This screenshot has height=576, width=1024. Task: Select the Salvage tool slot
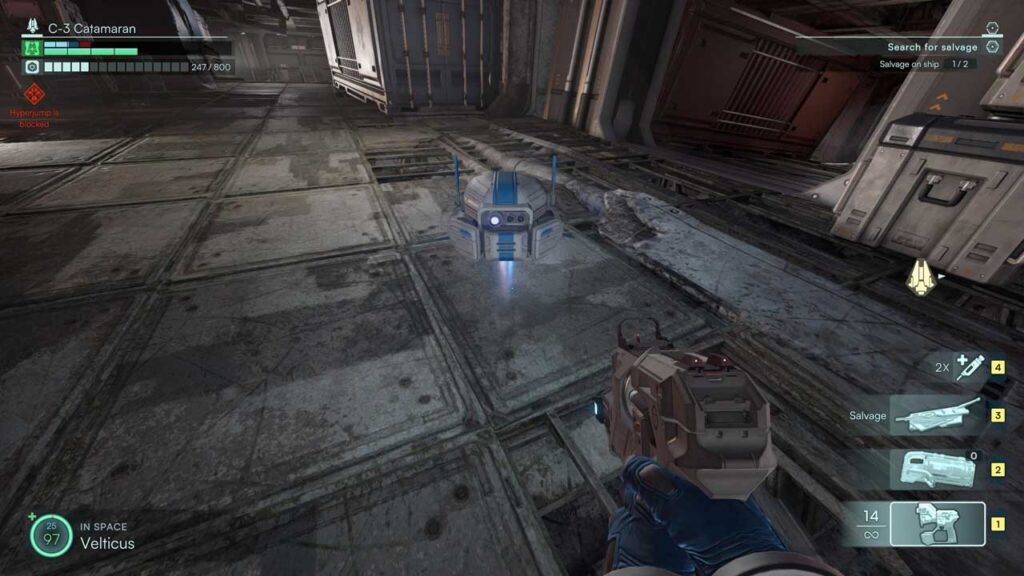935,415
